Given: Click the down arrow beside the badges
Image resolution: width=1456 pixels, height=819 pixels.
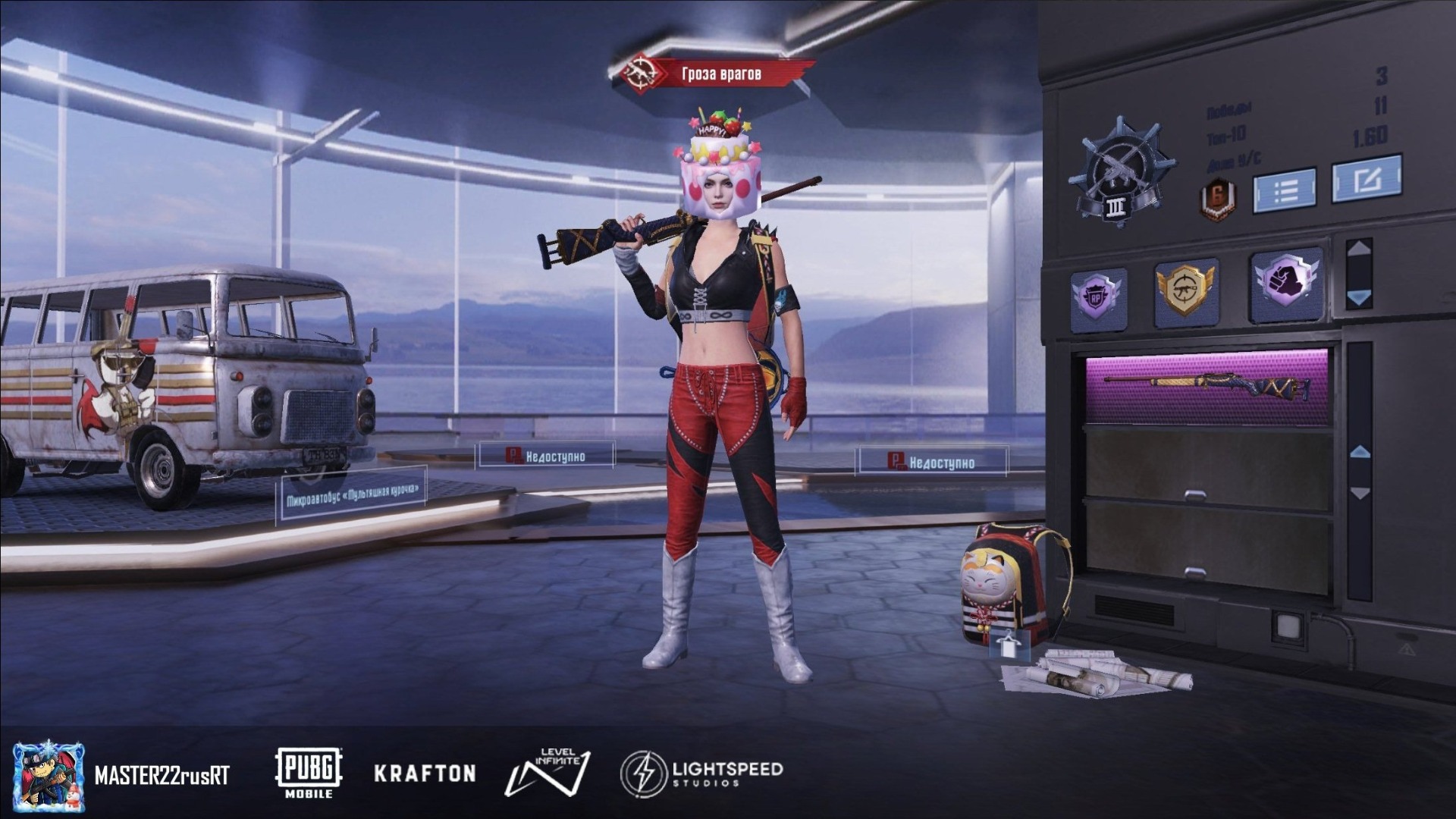Looking at the screenshot, I should point(1358,297).
